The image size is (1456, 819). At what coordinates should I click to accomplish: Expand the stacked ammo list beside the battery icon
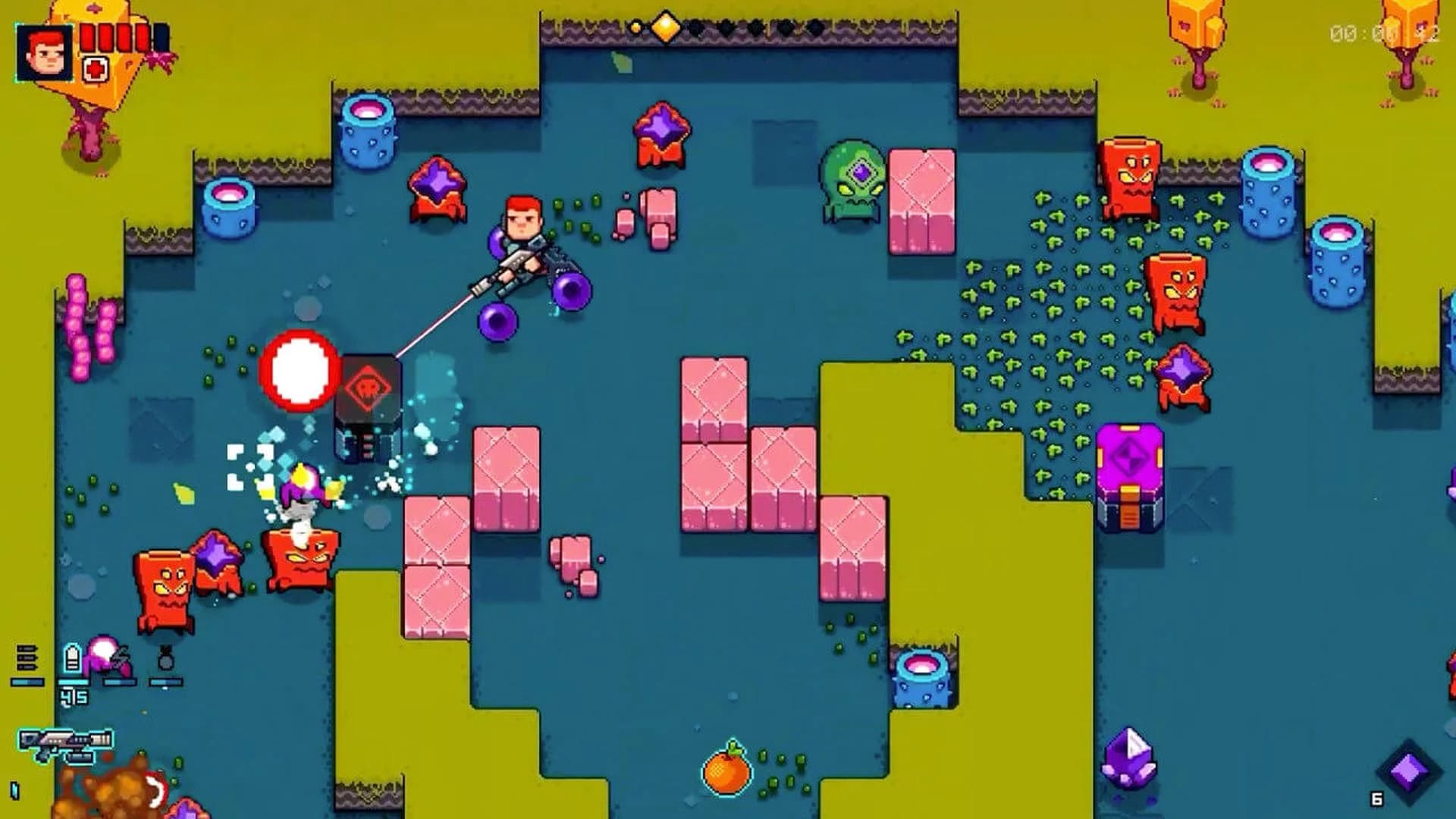pyautogui.click(x=27, y=657)
